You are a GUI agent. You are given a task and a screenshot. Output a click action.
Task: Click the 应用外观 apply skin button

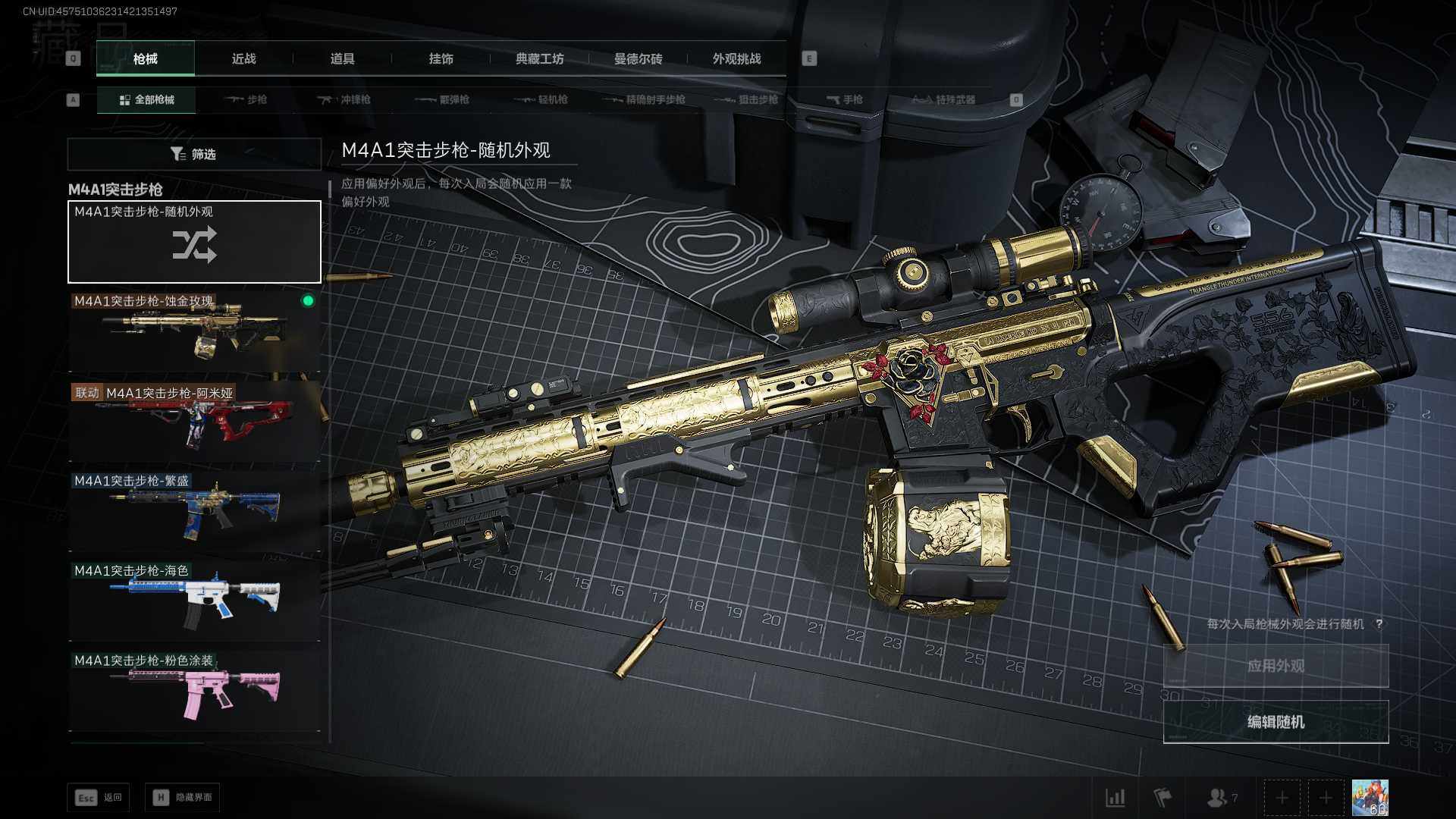tap(1276, 666)
